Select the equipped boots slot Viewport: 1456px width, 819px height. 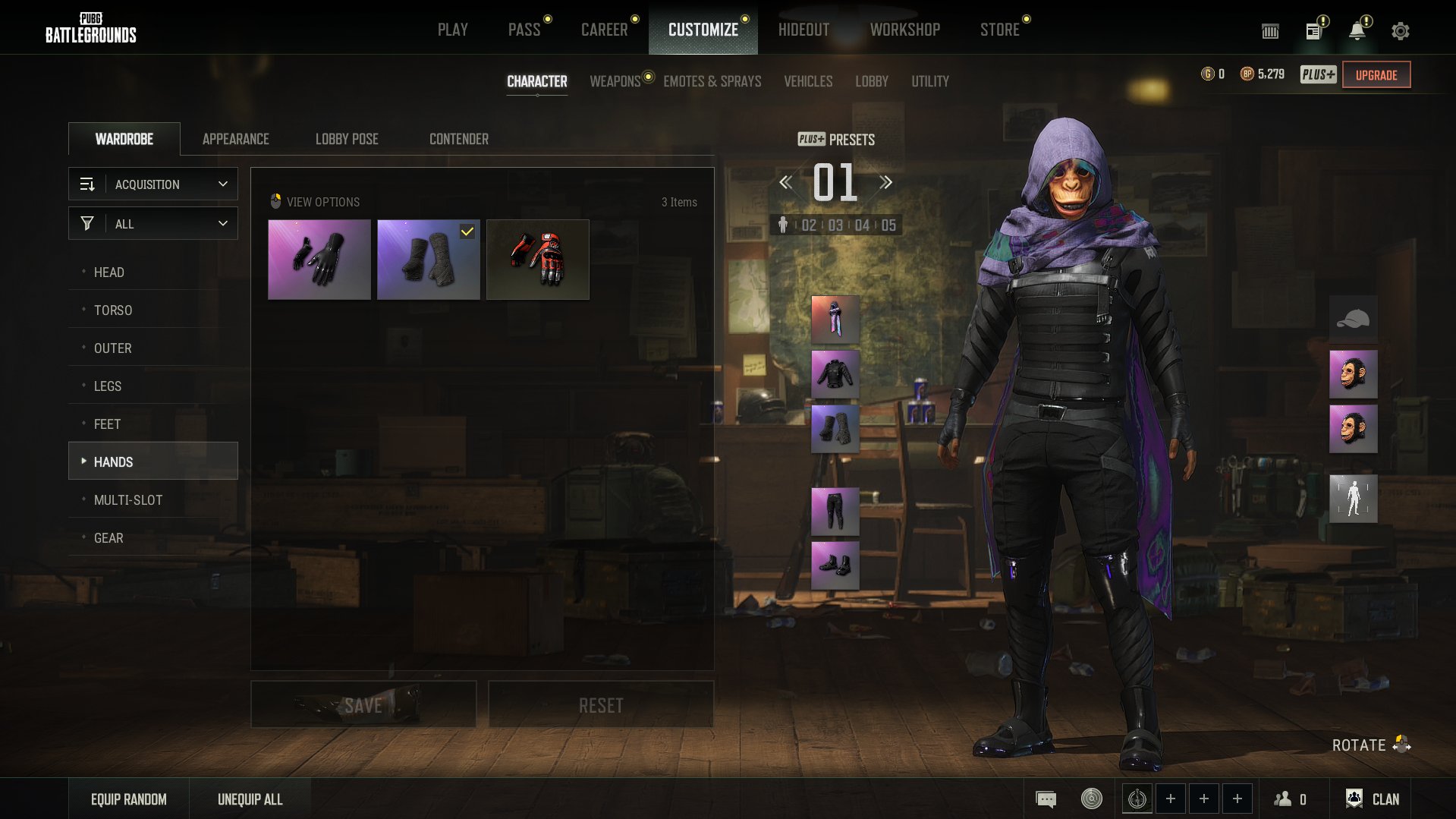(835, 565)
